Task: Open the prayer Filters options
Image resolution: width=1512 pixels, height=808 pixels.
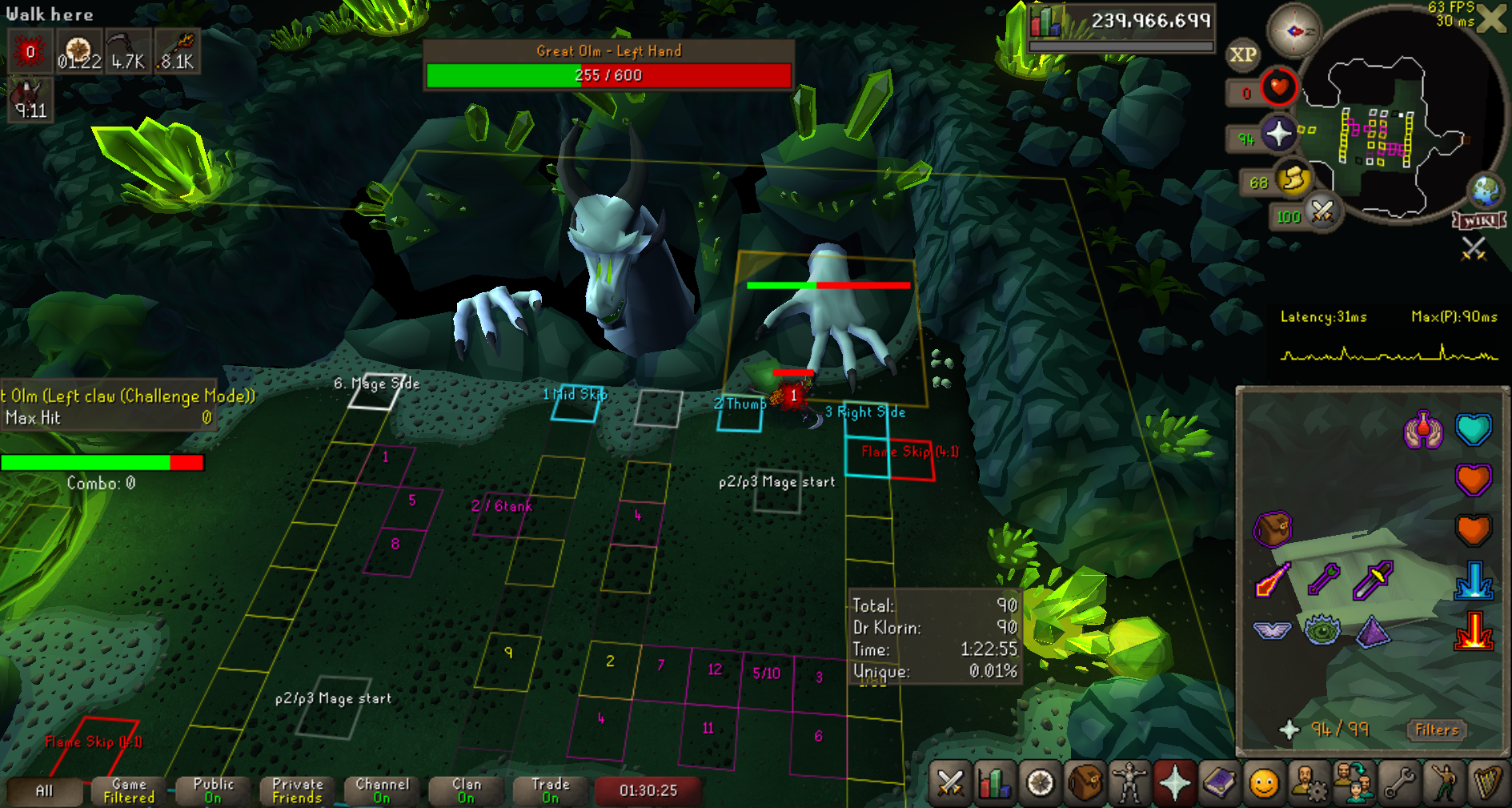Action: click(1436, 730)
